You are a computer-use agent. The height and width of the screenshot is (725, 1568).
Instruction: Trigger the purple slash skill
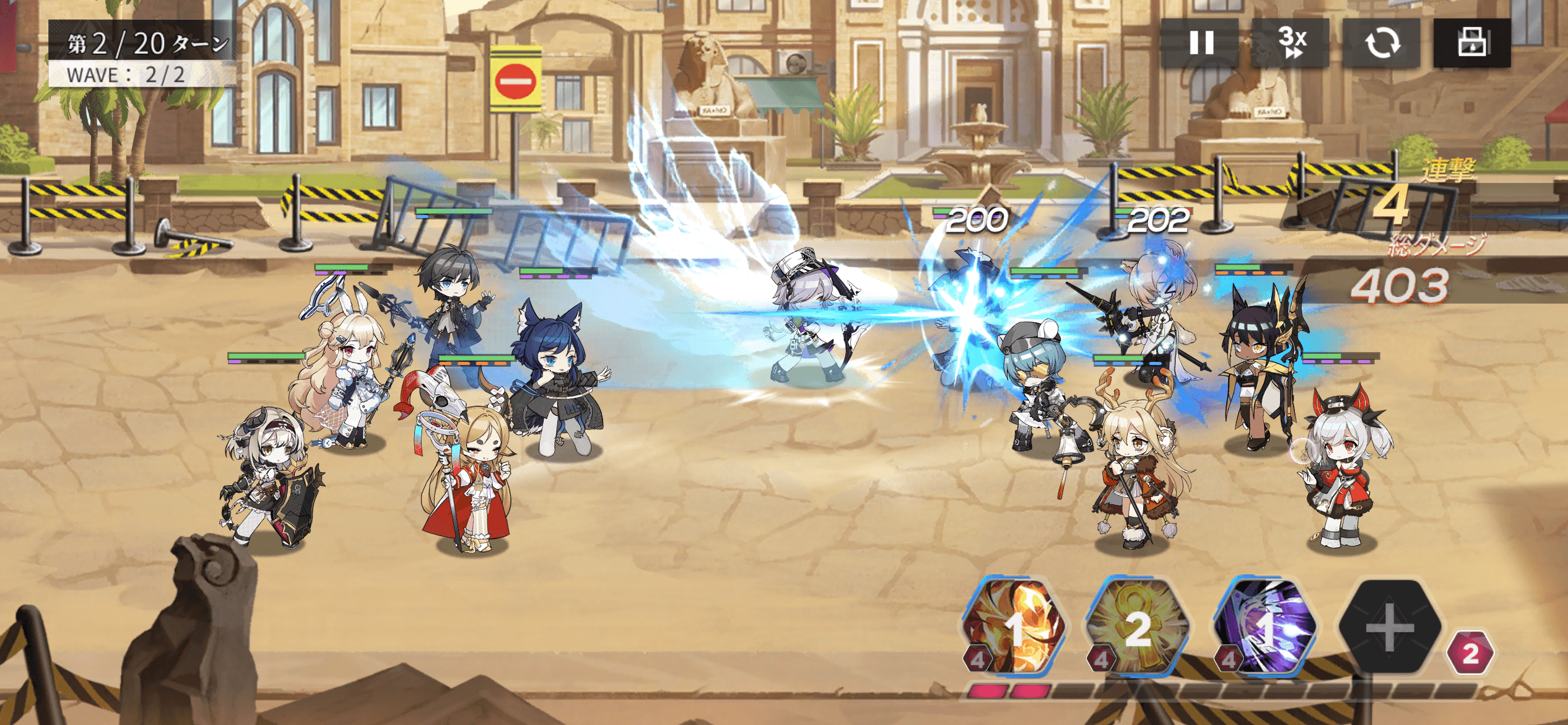1265,627
